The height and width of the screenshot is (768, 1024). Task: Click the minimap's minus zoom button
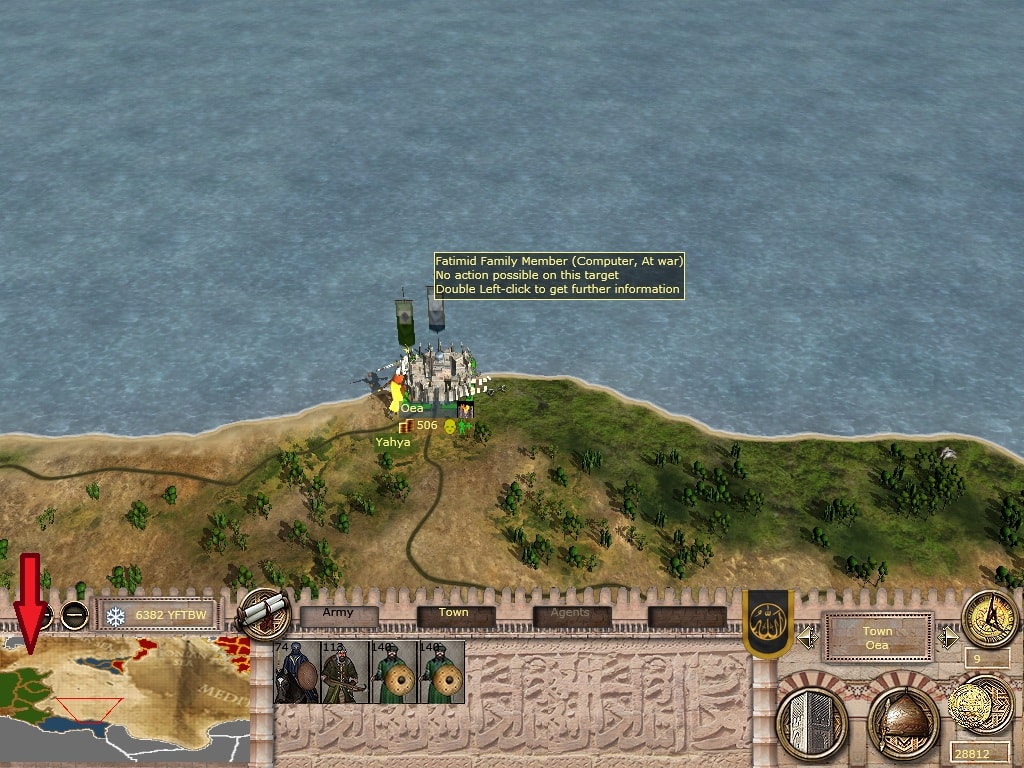click(x=75, y=615)
